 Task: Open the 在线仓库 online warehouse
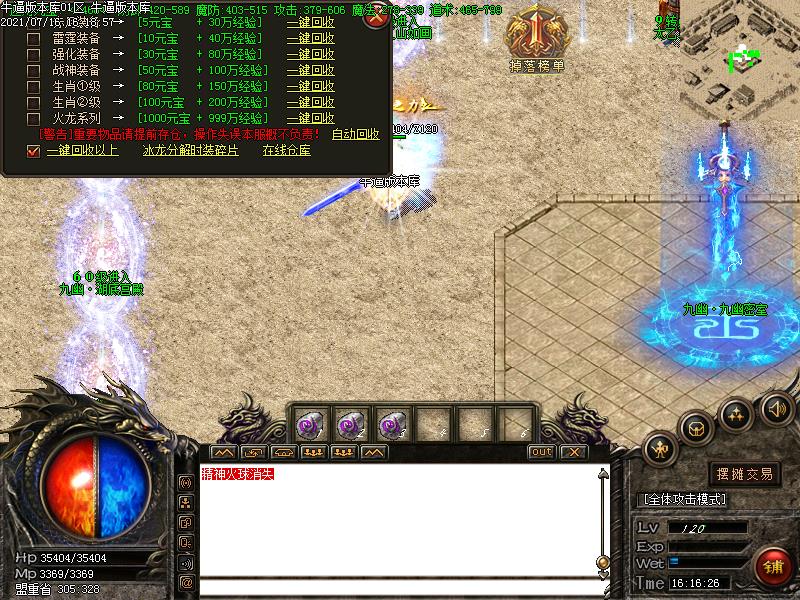(286, 151)
